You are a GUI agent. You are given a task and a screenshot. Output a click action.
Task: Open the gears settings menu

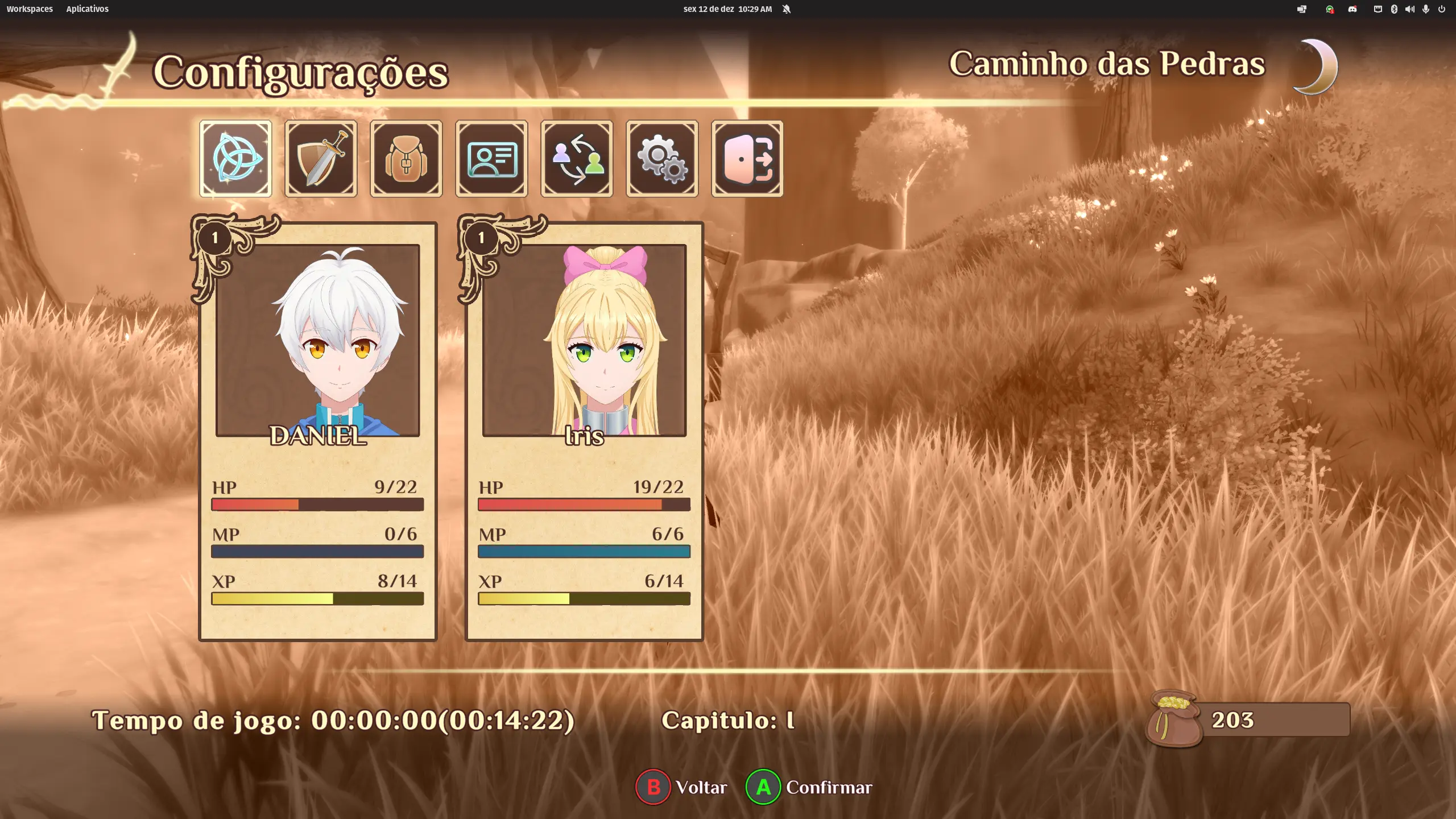662,159
